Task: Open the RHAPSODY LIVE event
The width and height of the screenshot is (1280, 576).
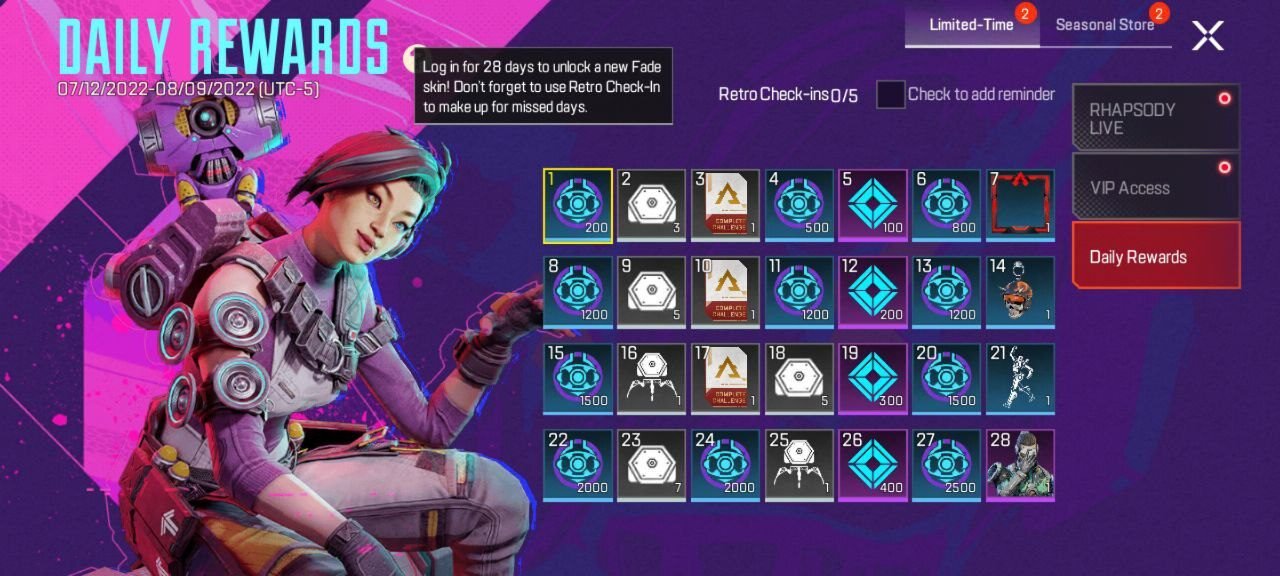Action: 1155,118
